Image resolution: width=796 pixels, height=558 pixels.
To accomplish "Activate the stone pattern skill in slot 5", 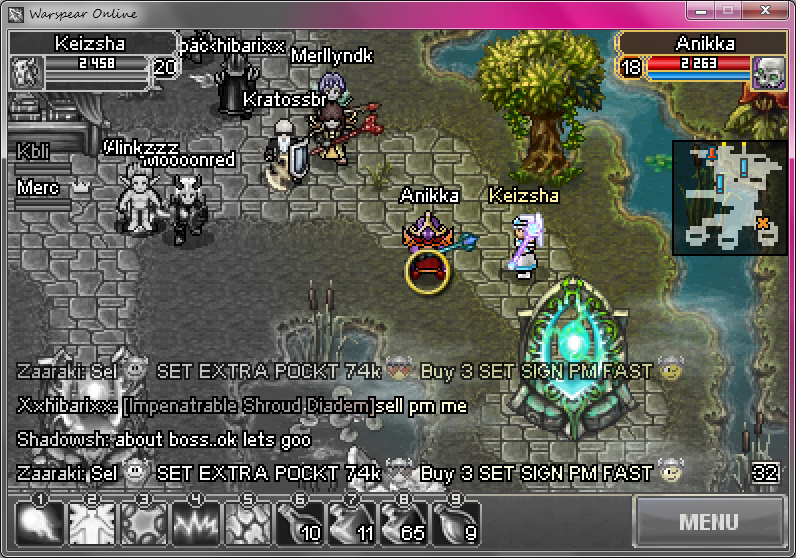I will click(x=248, y=522).
